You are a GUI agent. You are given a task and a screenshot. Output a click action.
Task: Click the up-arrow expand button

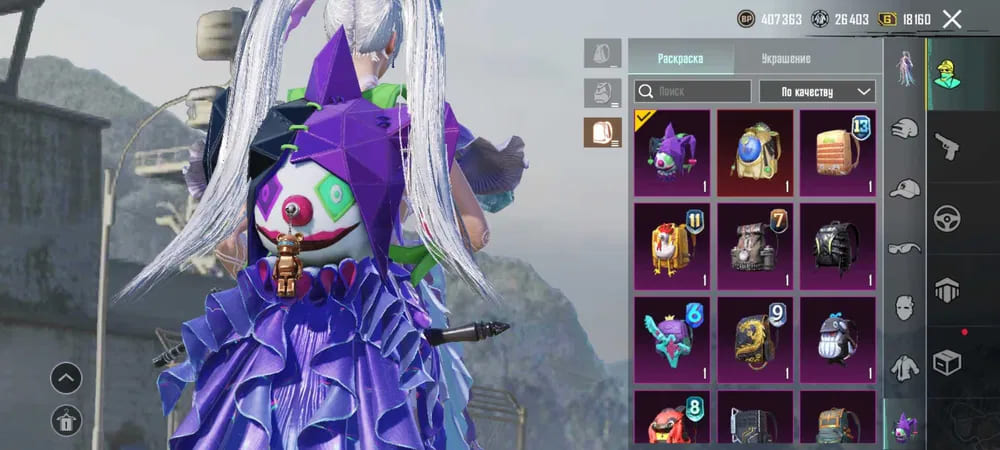tap(66, 378)
